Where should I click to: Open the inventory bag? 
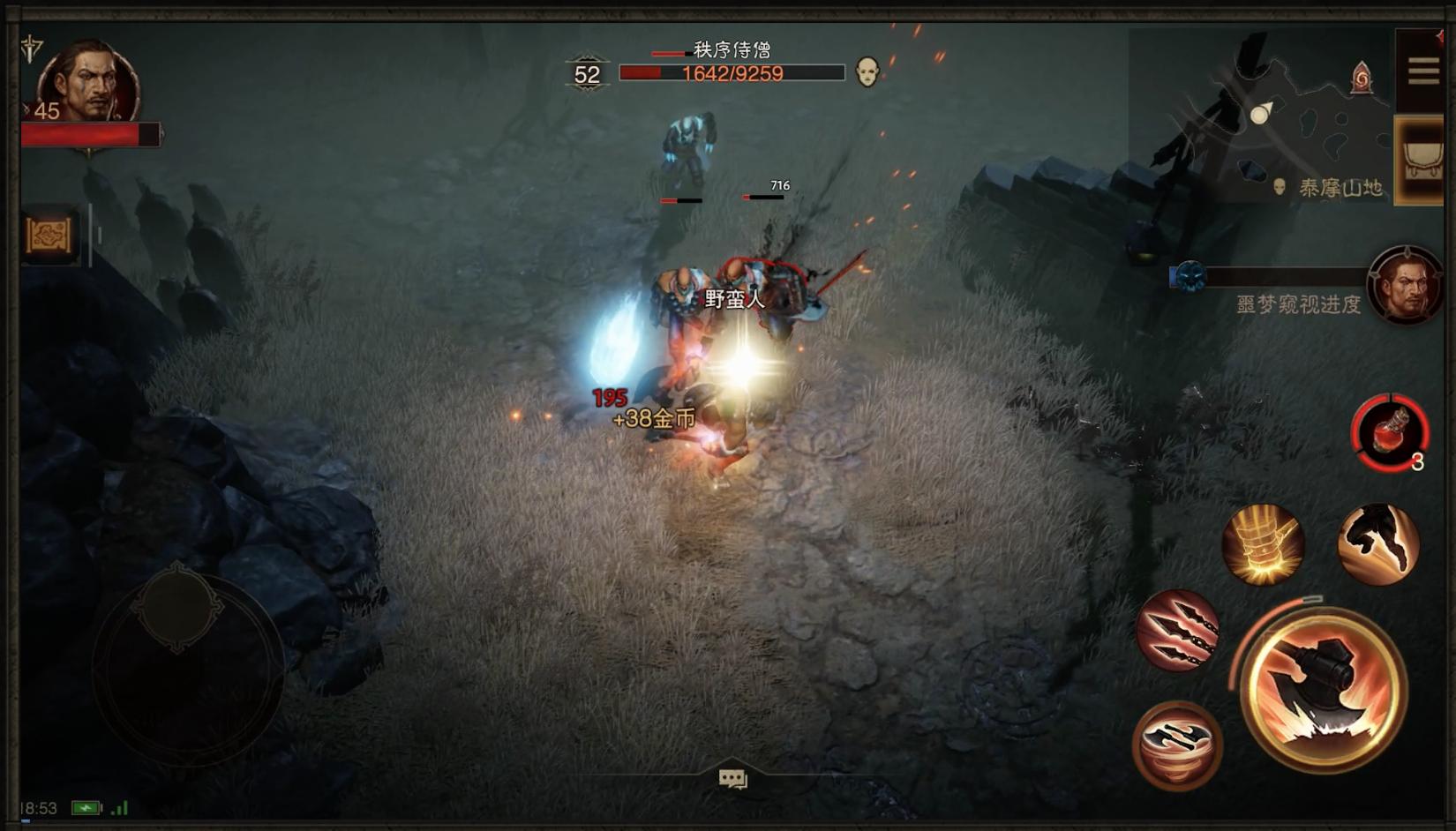(x=1421, y=160)
